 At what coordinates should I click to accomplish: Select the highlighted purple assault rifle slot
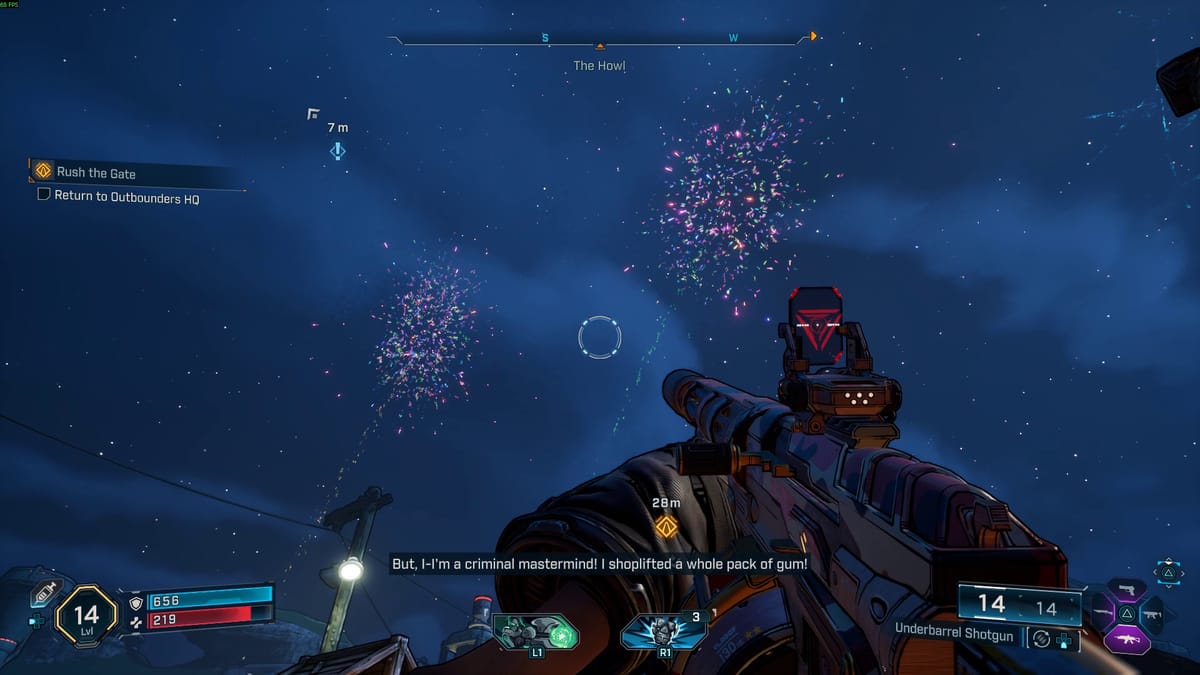[1127, 638]
